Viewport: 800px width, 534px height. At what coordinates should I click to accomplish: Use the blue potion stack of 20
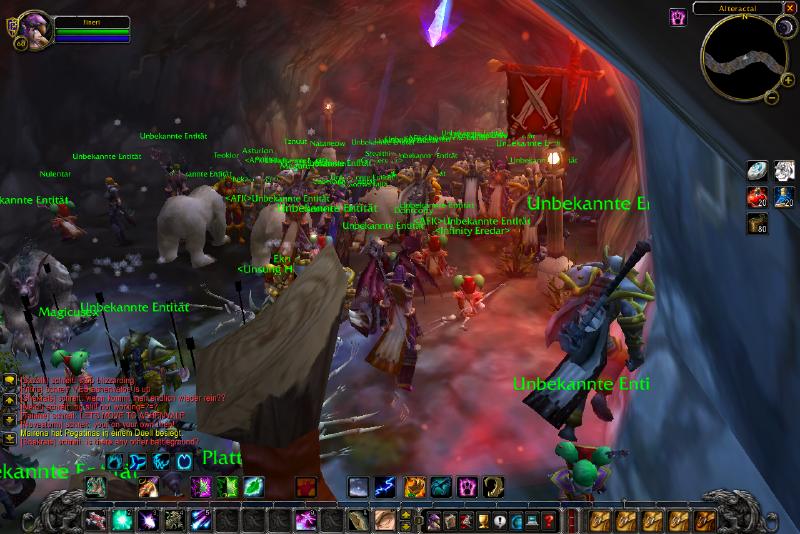click(x=784, y=197)
